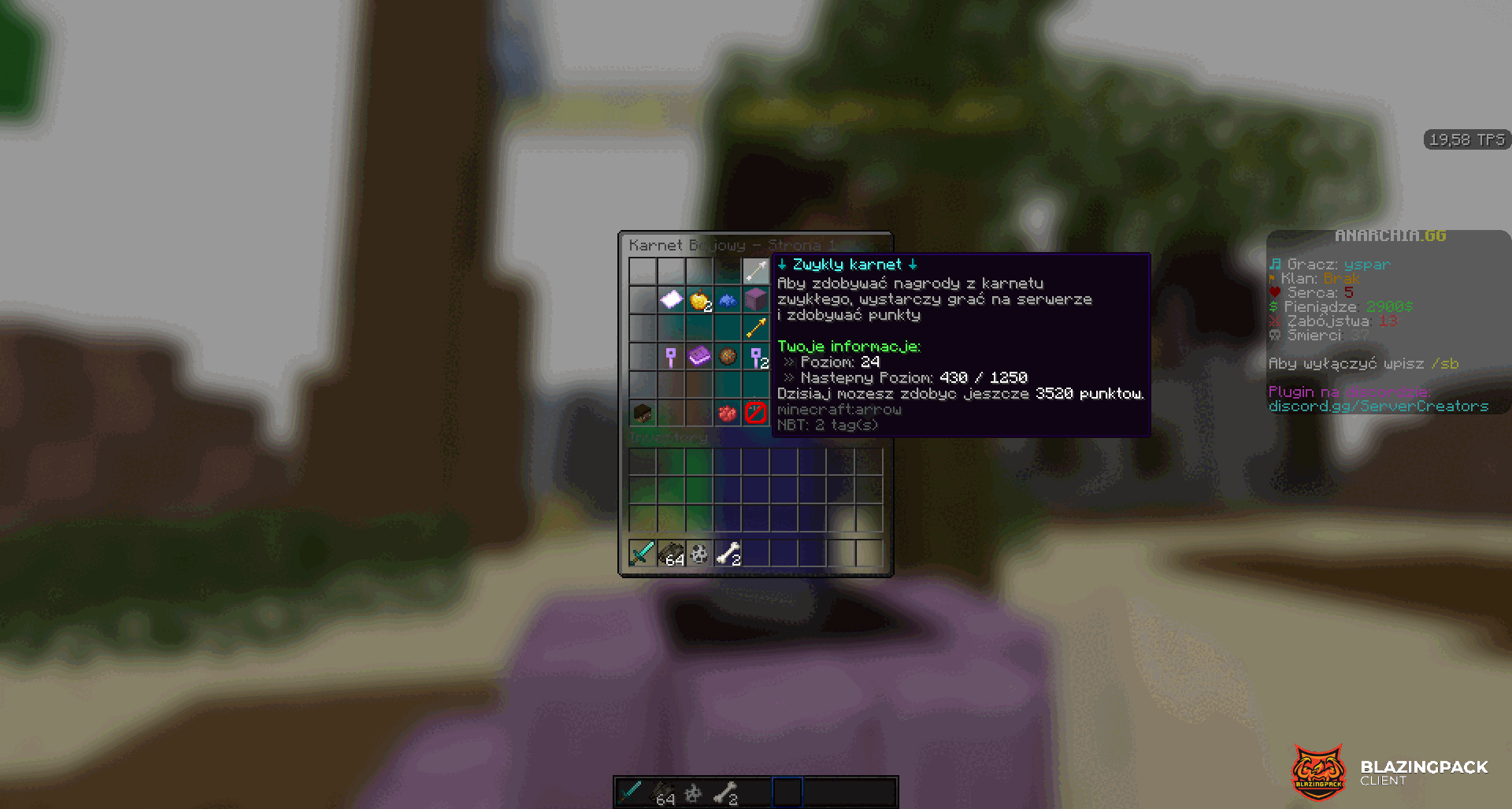Choose the grey spotted egg in the inventory window
The height and width of the screenshot is (809, 1512).
coord(699,554)
